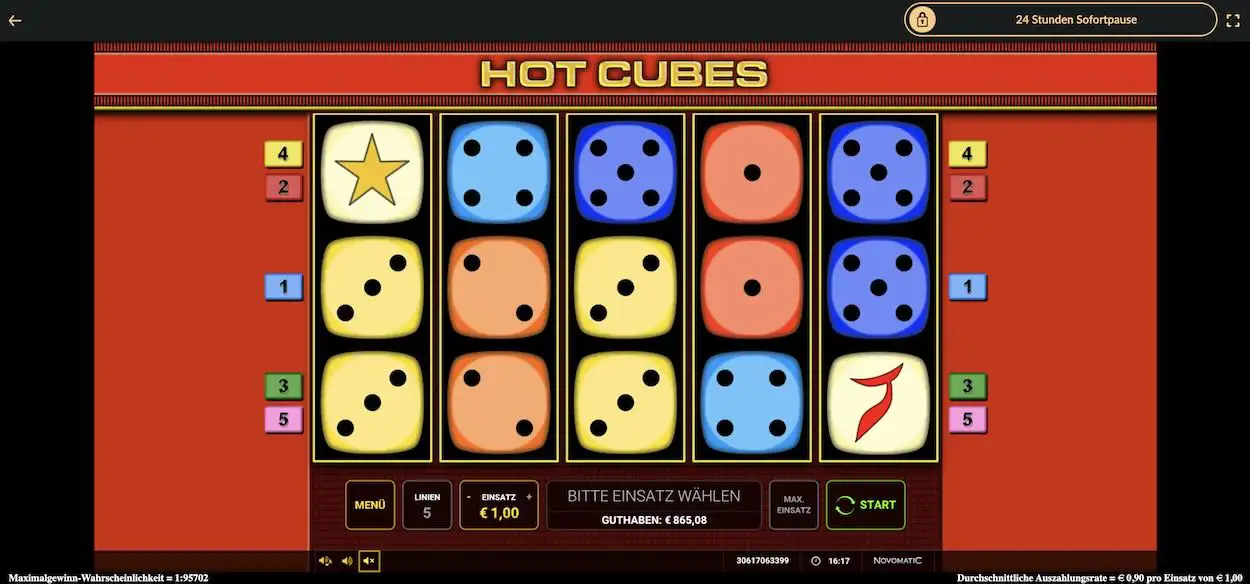Open the MENÜ button
Viewport: 1250px width, 584px height.
click(x=370, y=505)
